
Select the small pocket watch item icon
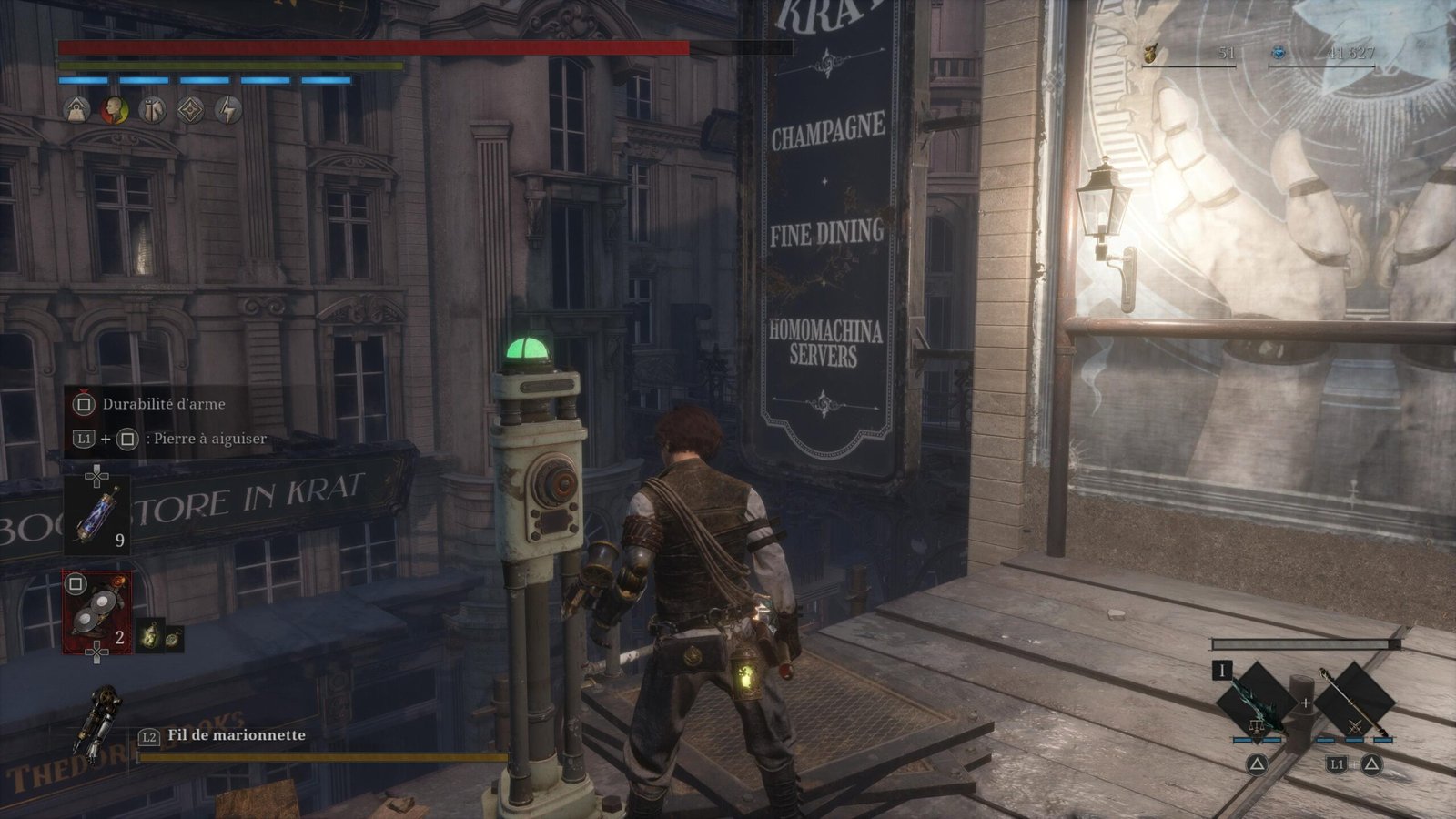[173, 637]
